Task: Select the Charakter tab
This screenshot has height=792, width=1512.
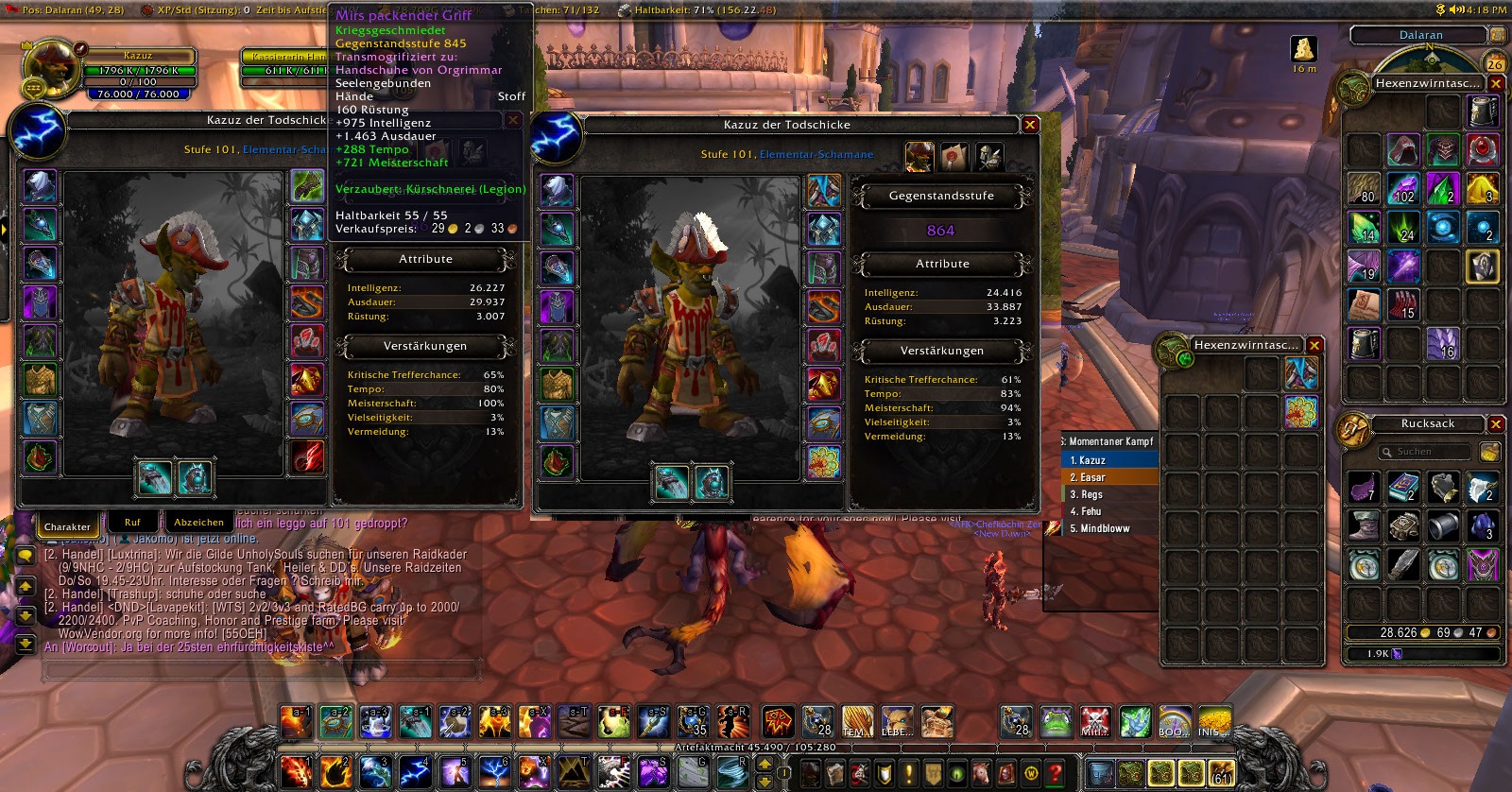Action: 67,526
